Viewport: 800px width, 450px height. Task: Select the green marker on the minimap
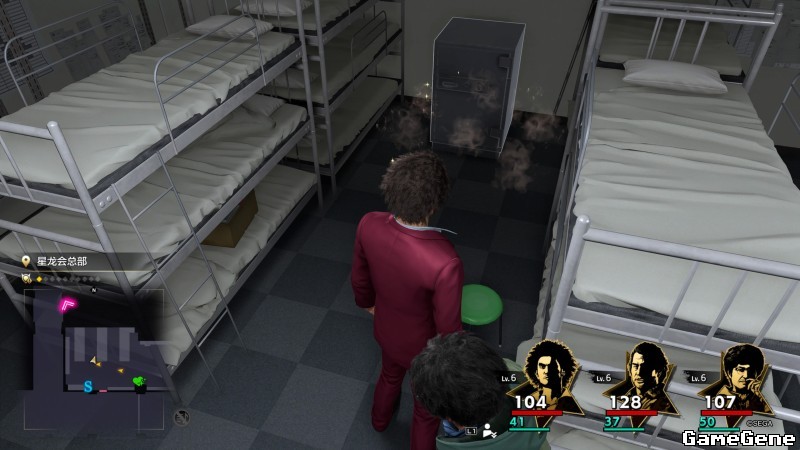[139, 382]
